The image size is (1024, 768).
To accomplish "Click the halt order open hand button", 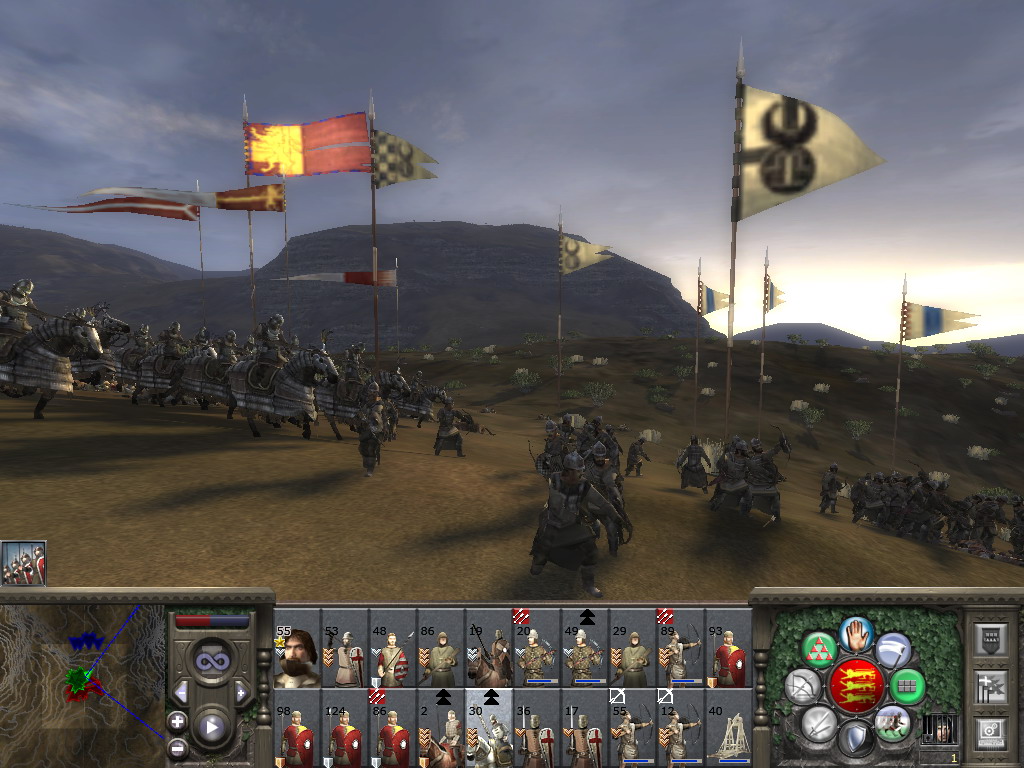I will tap(857, 634).
